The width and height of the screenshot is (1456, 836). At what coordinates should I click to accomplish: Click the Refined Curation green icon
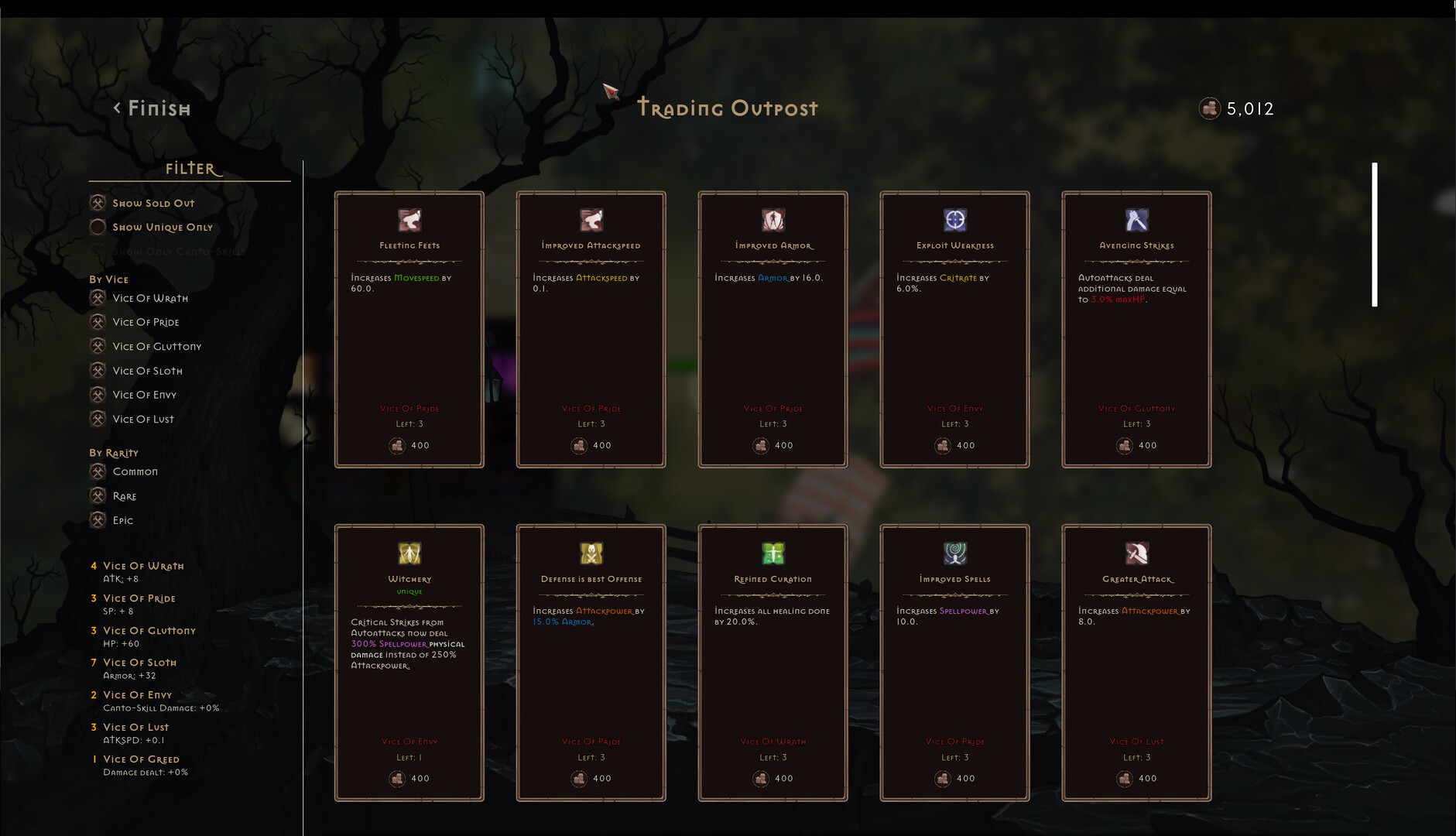(x=772, y=553)
